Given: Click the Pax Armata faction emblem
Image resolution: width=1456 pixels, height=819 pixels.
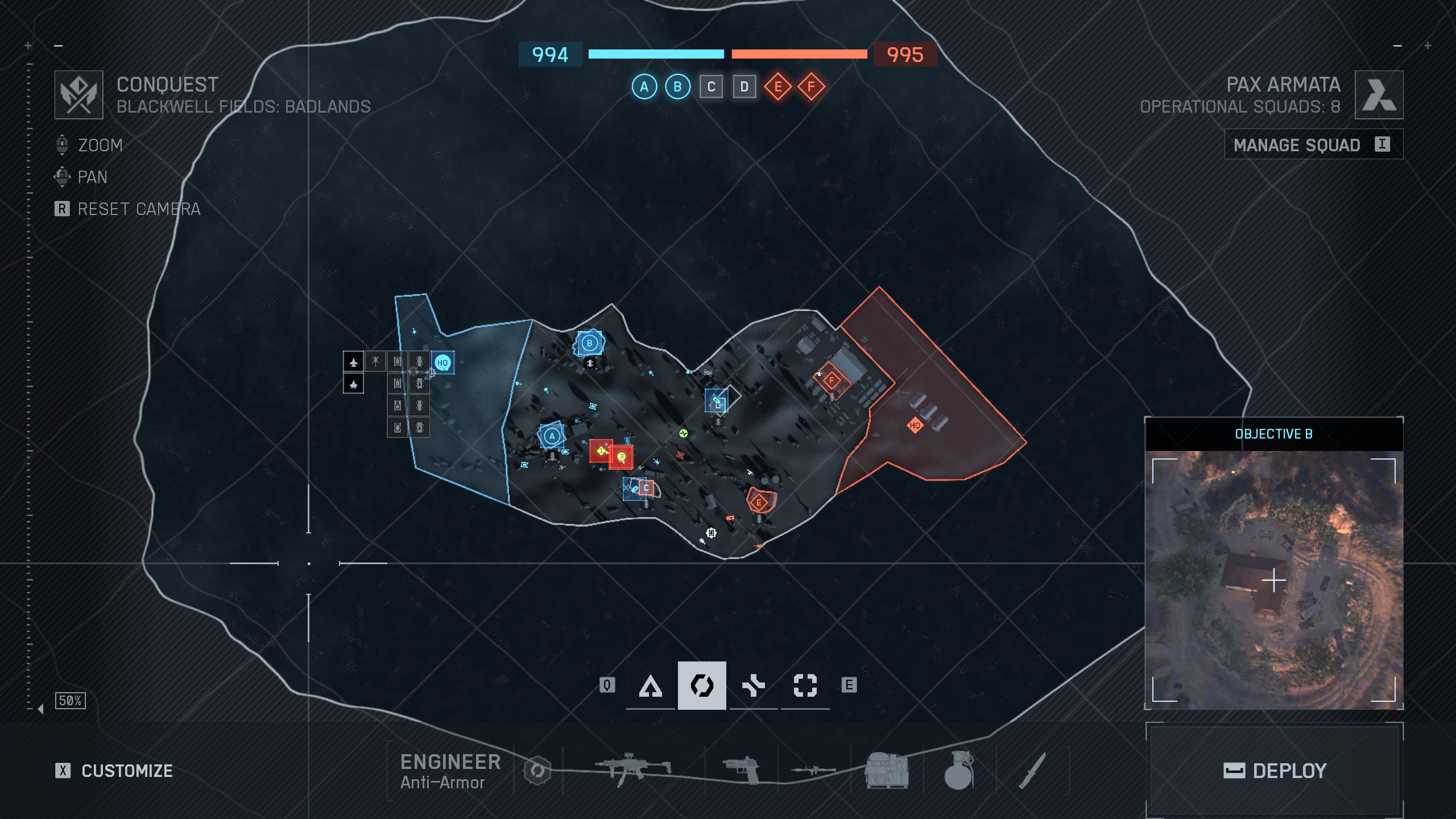Looking at the screenshot, I should point(1379,95).
